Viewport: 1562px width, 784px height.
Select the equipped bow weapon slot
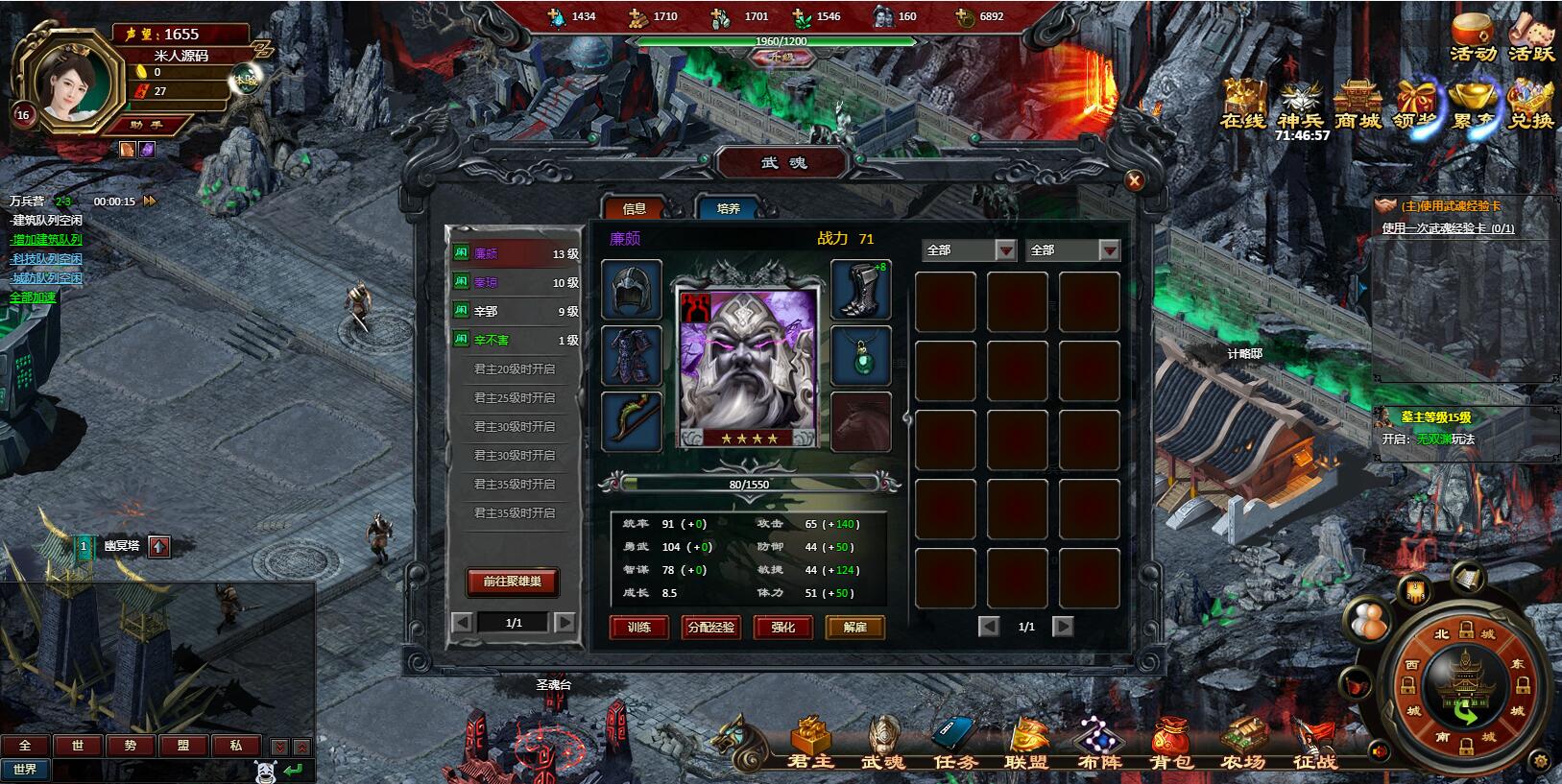point(632,420)
